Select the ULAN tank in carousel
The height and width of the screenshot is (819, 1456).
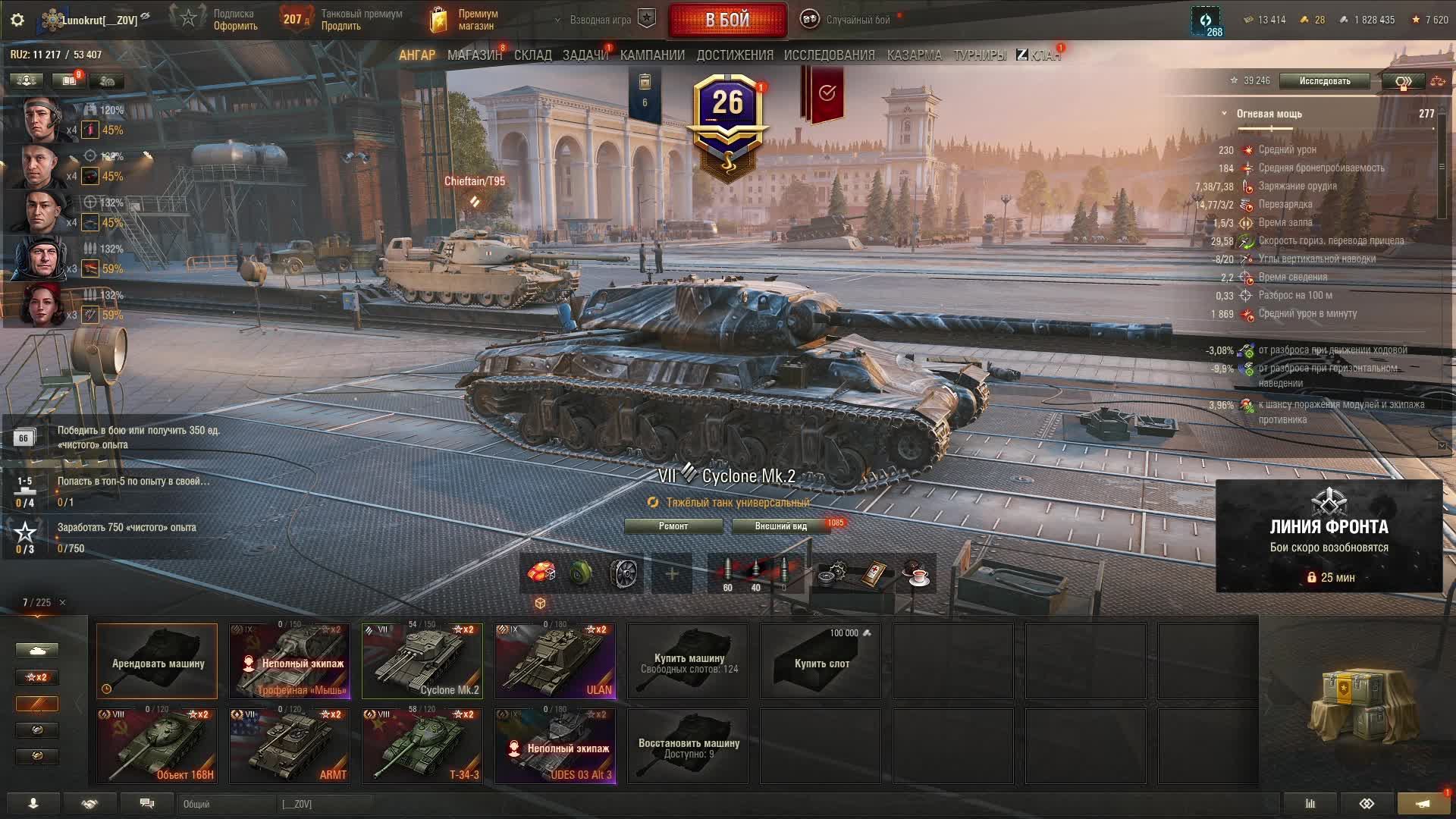click(x=555, y=661)
